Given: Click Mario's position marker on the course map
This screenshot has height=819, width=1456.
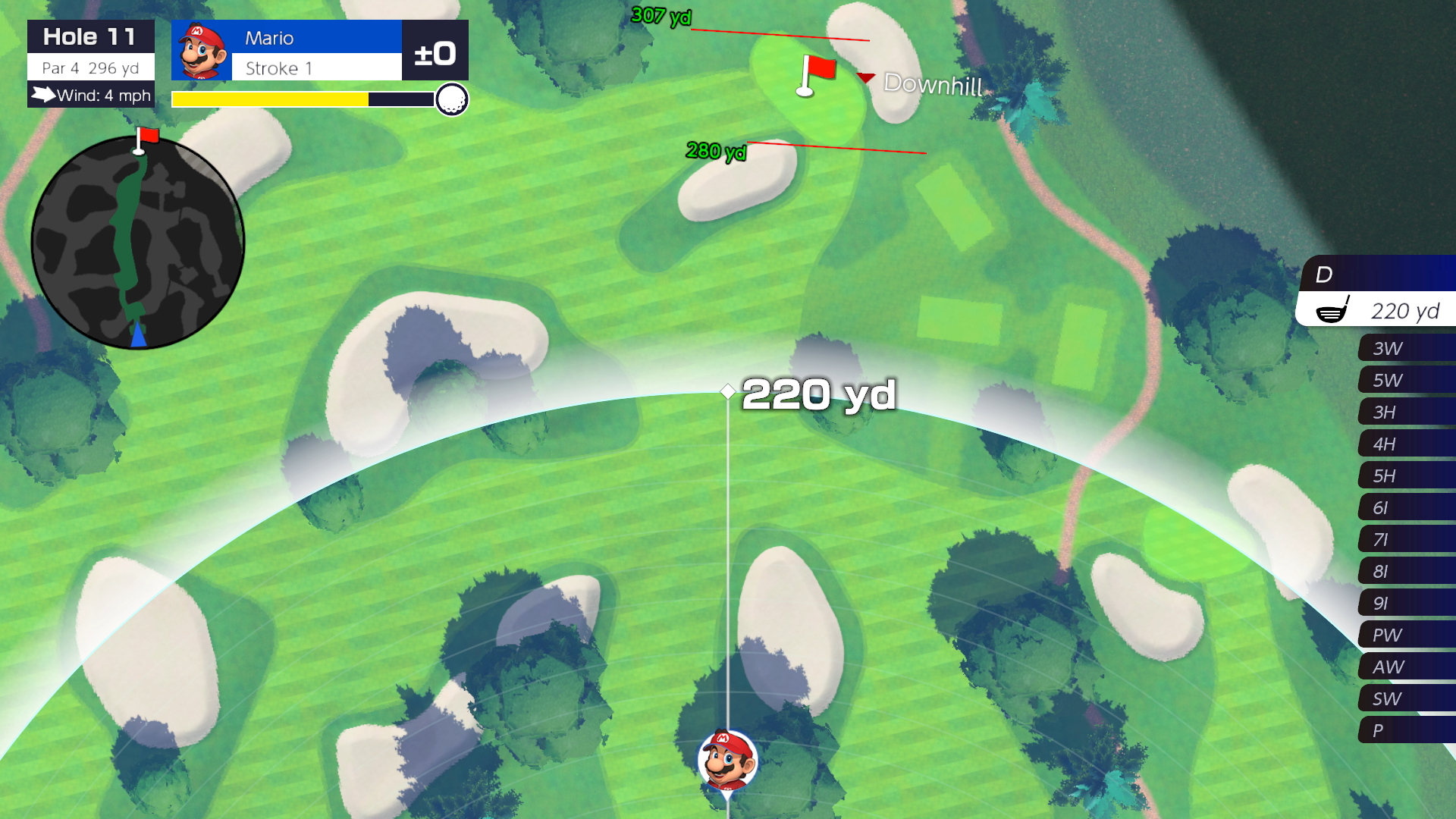Looking at the screenshot, I should [x=727, y=761].
